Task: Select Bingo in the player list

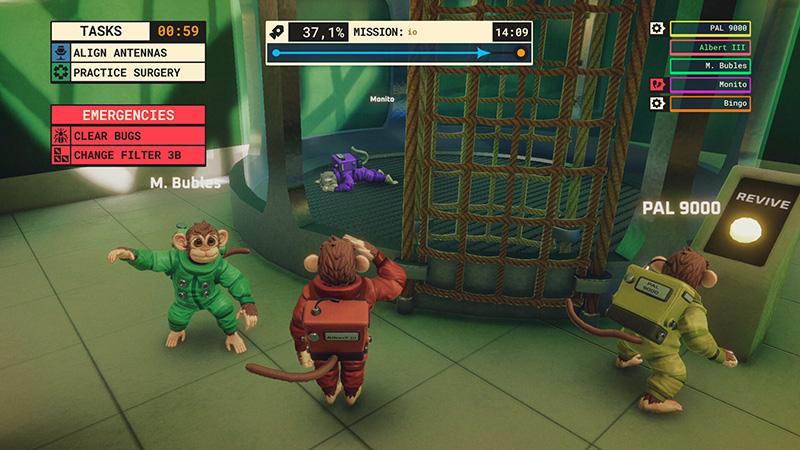Action: [709, 103]
